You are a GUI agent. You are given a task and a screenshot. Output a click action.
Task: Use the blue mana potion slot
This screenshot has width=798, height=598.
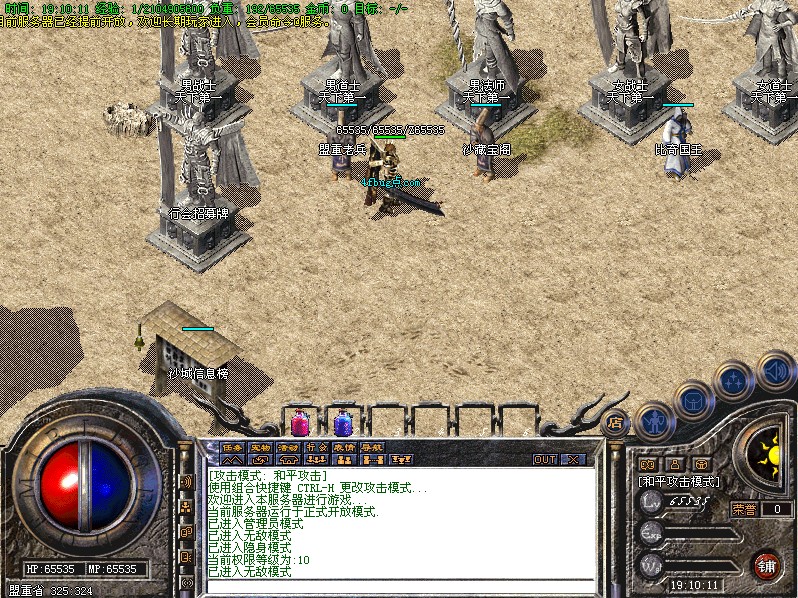point(342,423)
